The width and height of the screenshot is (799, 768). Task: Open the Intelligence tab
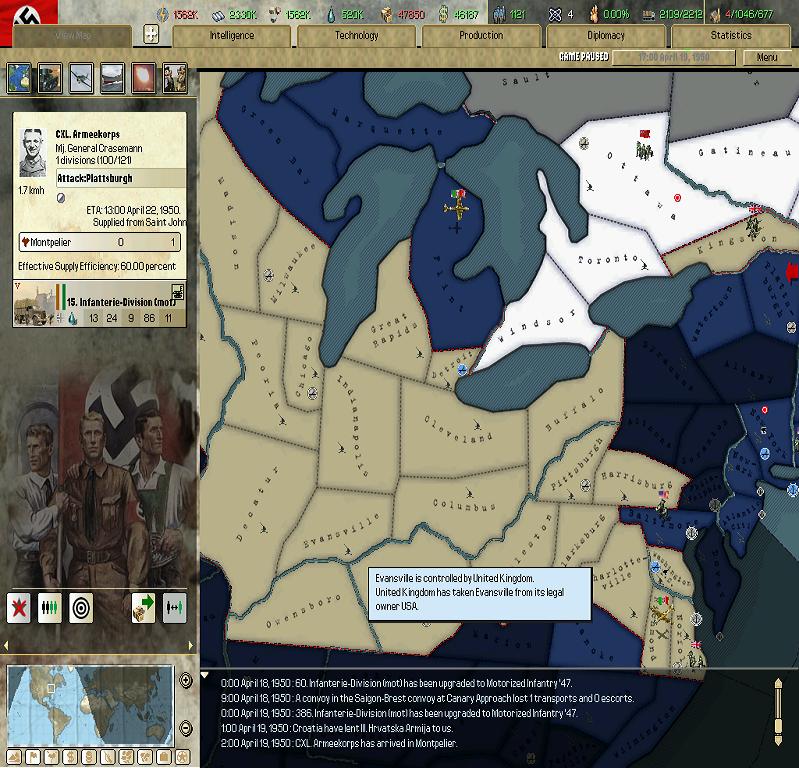[x=232, y=35]
